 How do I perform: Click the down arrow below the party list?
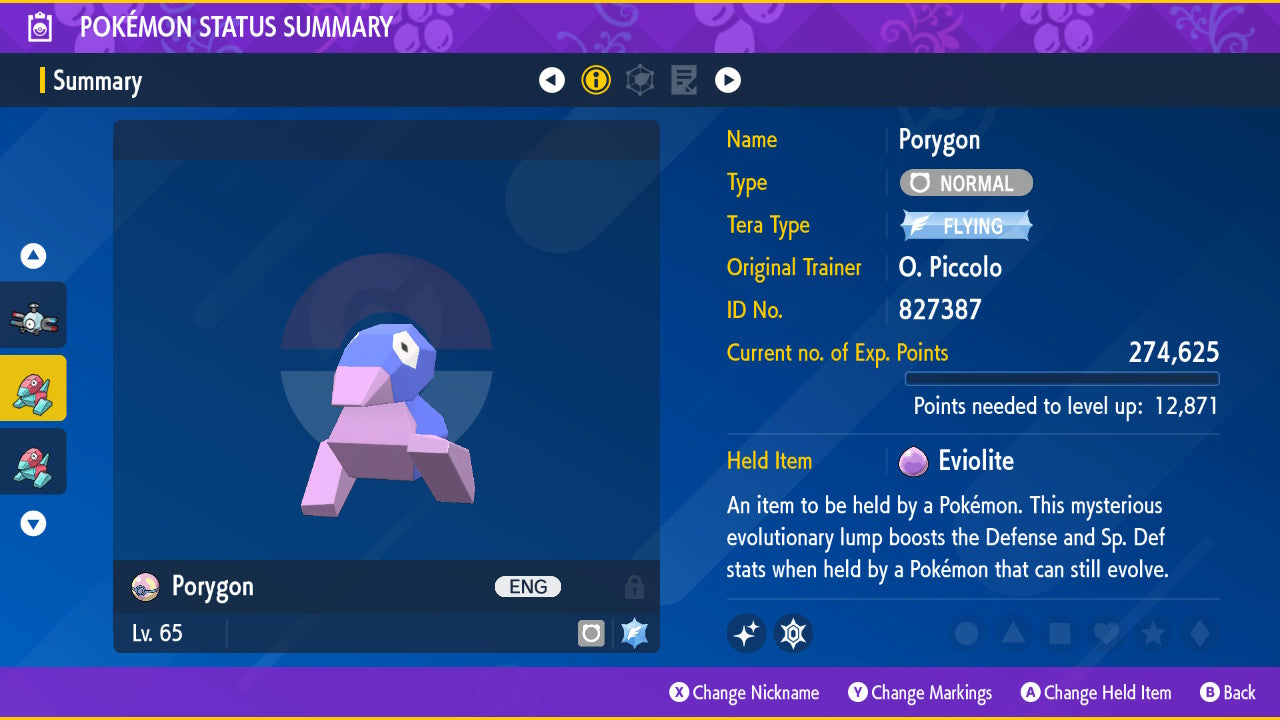tap(33, 523)
